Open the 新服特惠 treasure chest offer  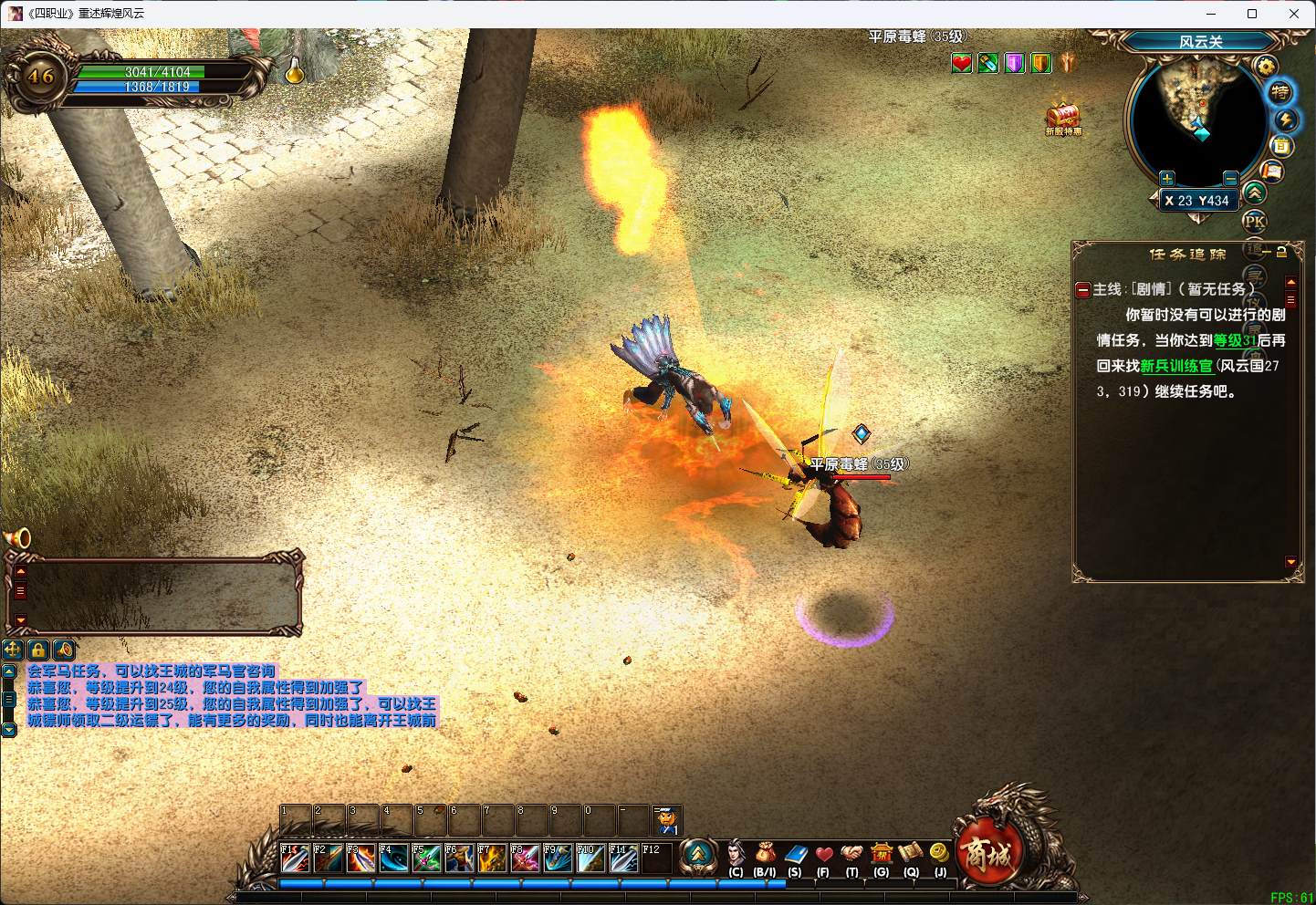tap(1063, 119)
